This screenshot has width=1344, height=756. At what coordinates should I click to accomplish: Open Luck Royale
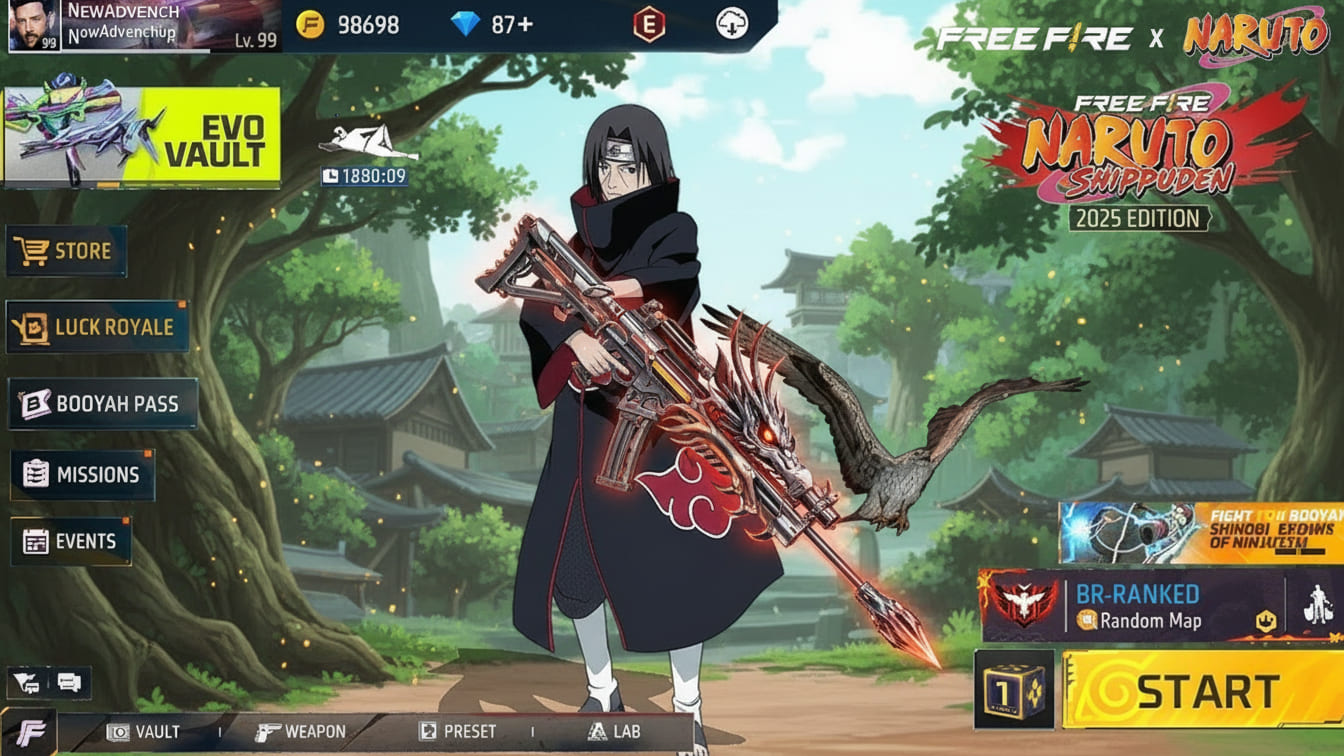(97, 327)
